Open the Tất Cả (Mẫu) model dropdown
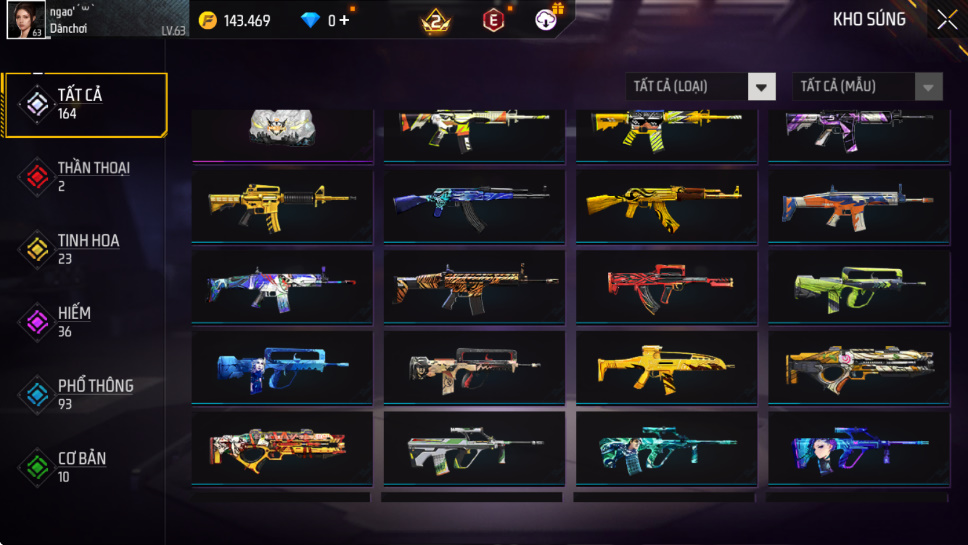 [x=867, y=87]
